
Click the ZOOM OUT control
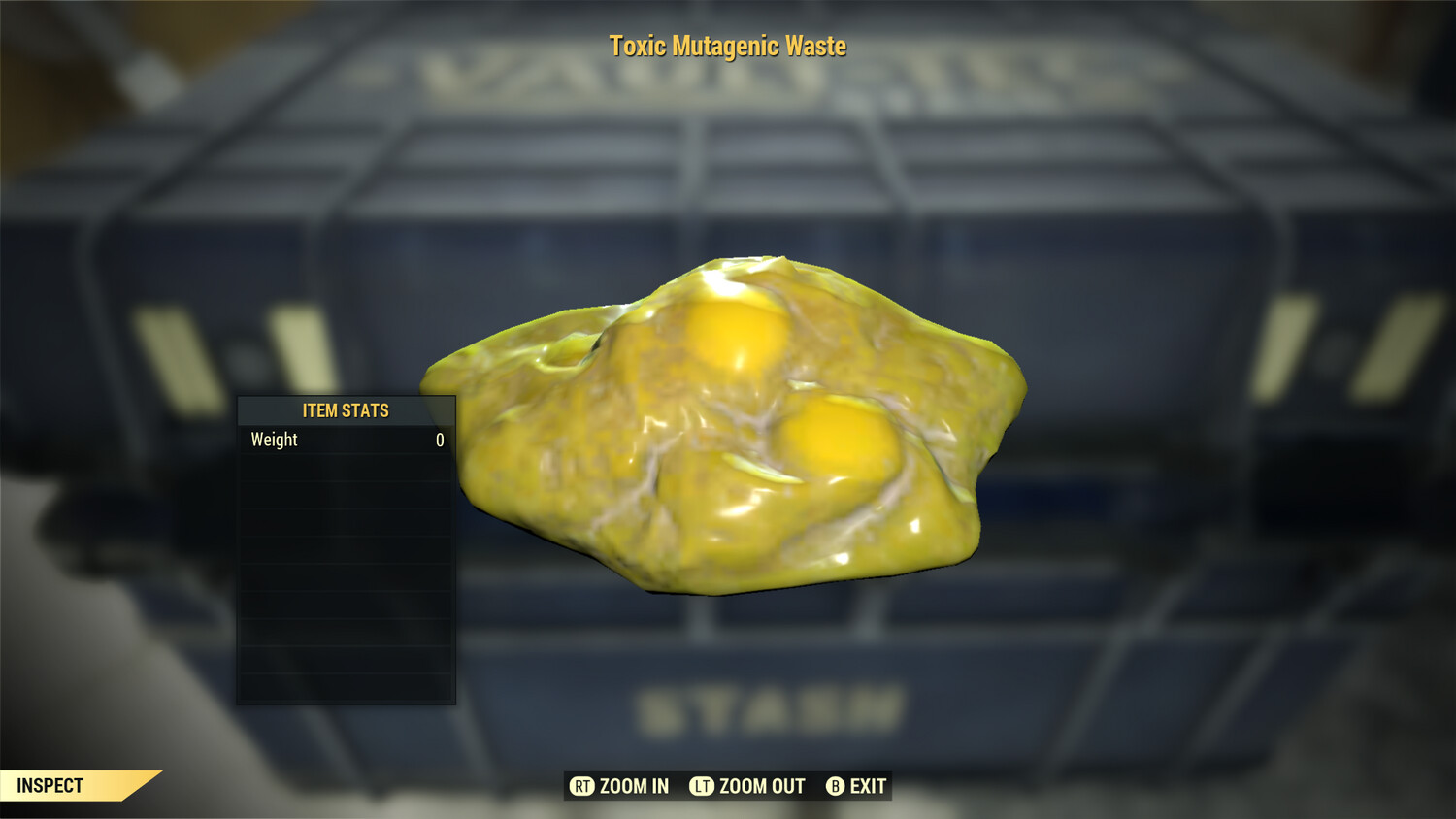pos(757,785)
